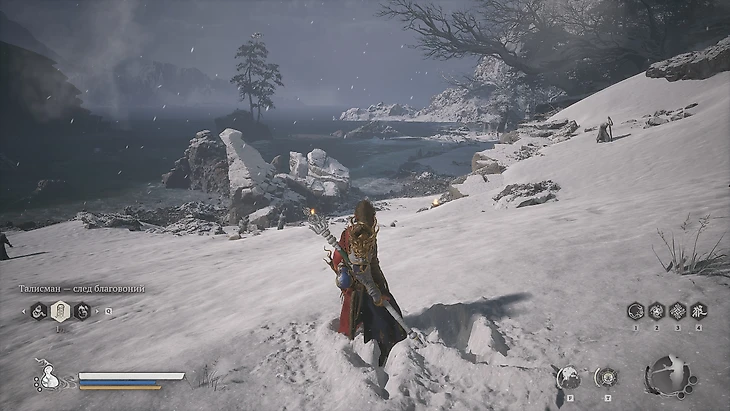Cycle quick items with the right arrow
730x411 pixels.
(x=96, y=311)
